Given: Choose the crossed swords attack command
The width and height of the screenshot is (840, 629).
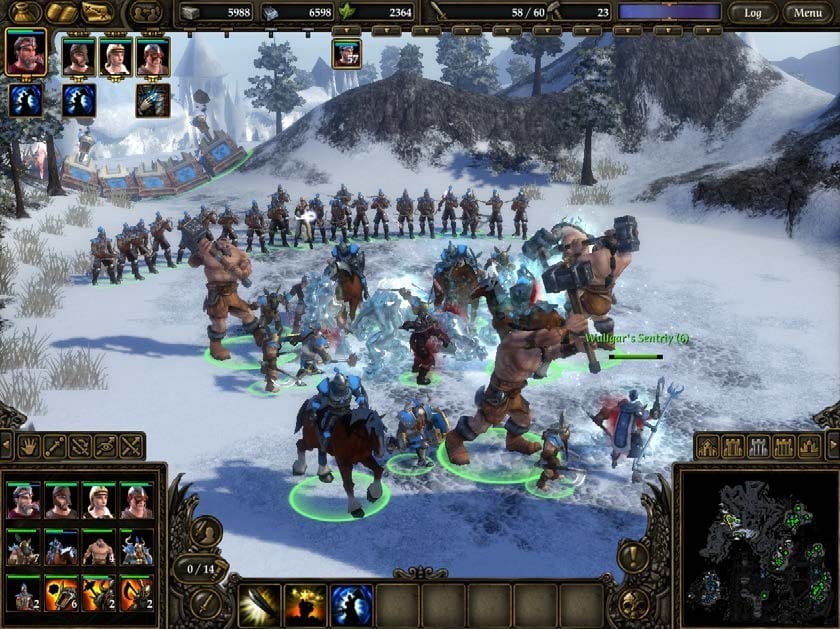Looking at the screenshot, I should (130, 446).
